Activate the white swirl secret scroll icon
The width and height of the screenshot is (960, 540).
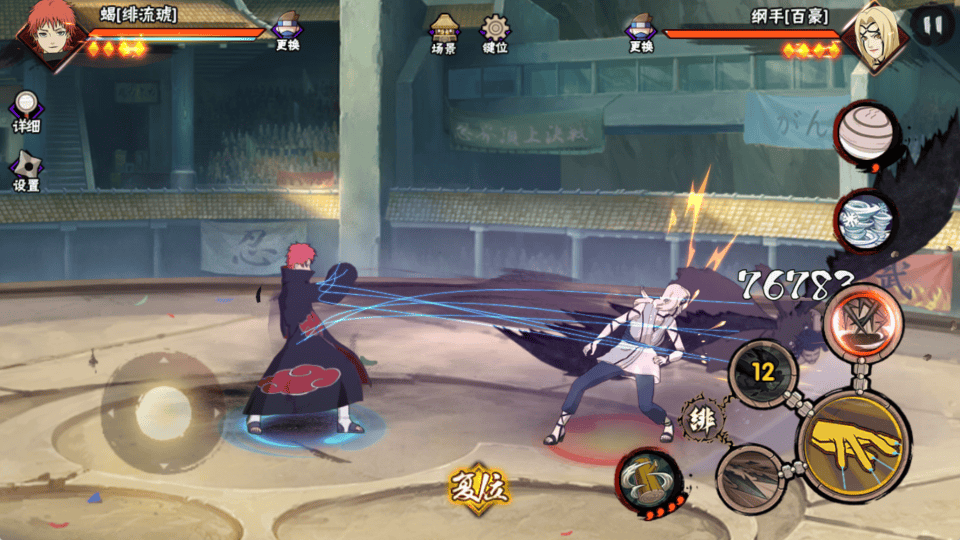coord(866,220)
